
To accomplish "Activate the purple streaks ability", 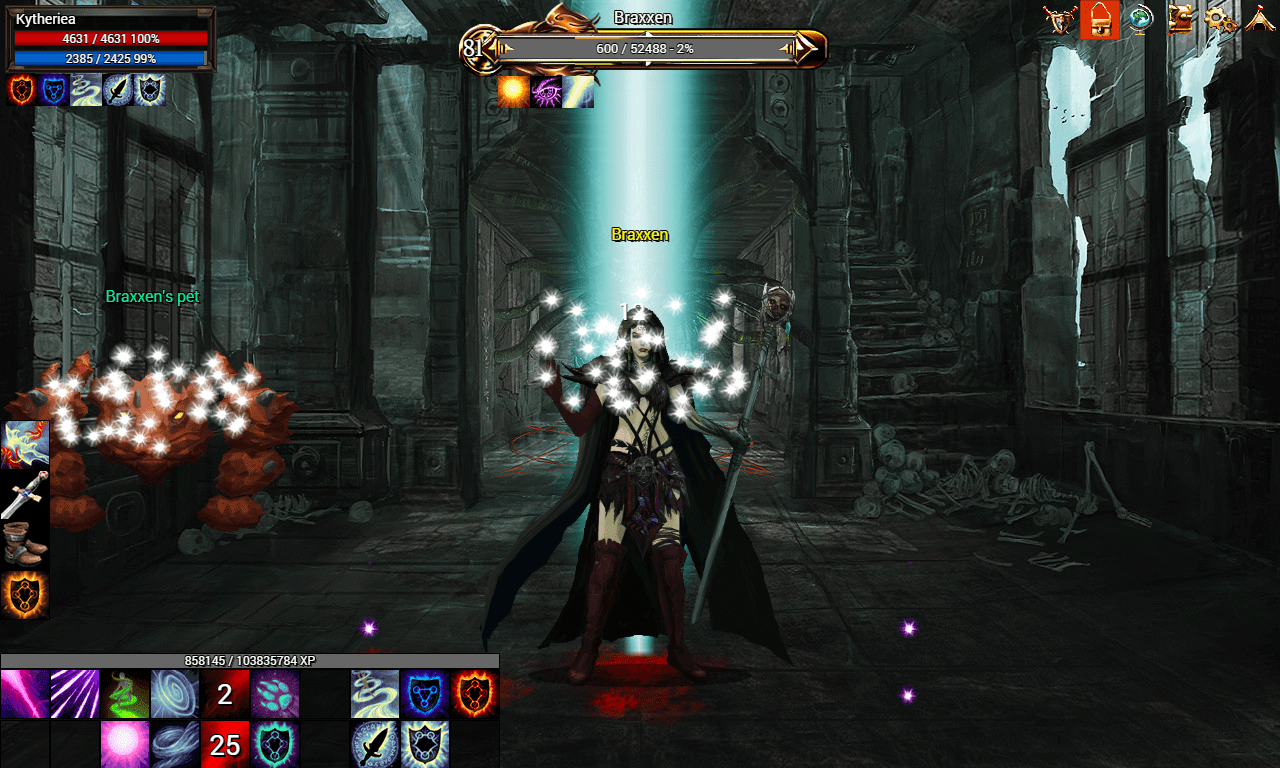I will pyautogui.click(x=75, y=694).
